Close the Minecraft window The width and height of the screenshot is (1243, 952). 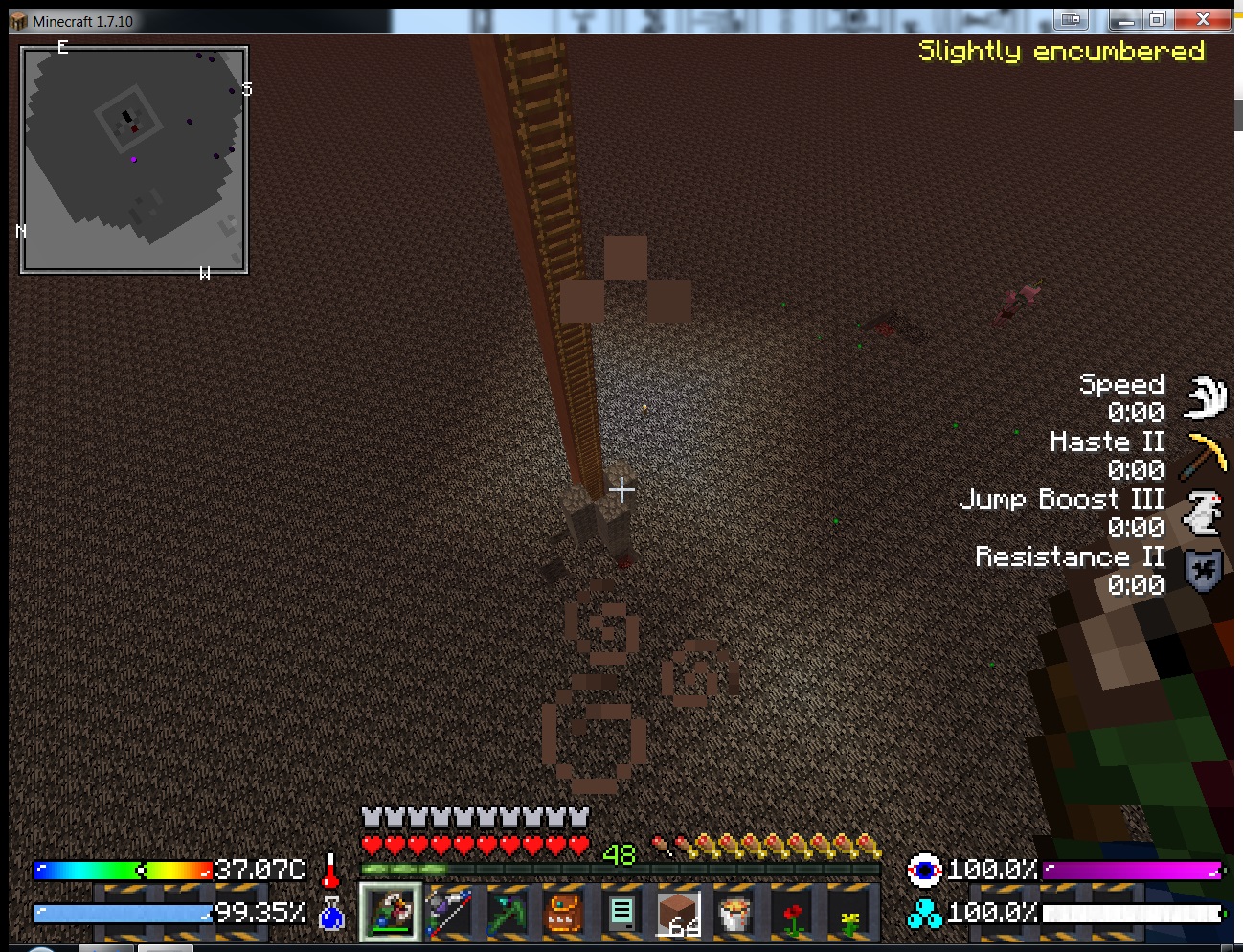point(1204,19)
